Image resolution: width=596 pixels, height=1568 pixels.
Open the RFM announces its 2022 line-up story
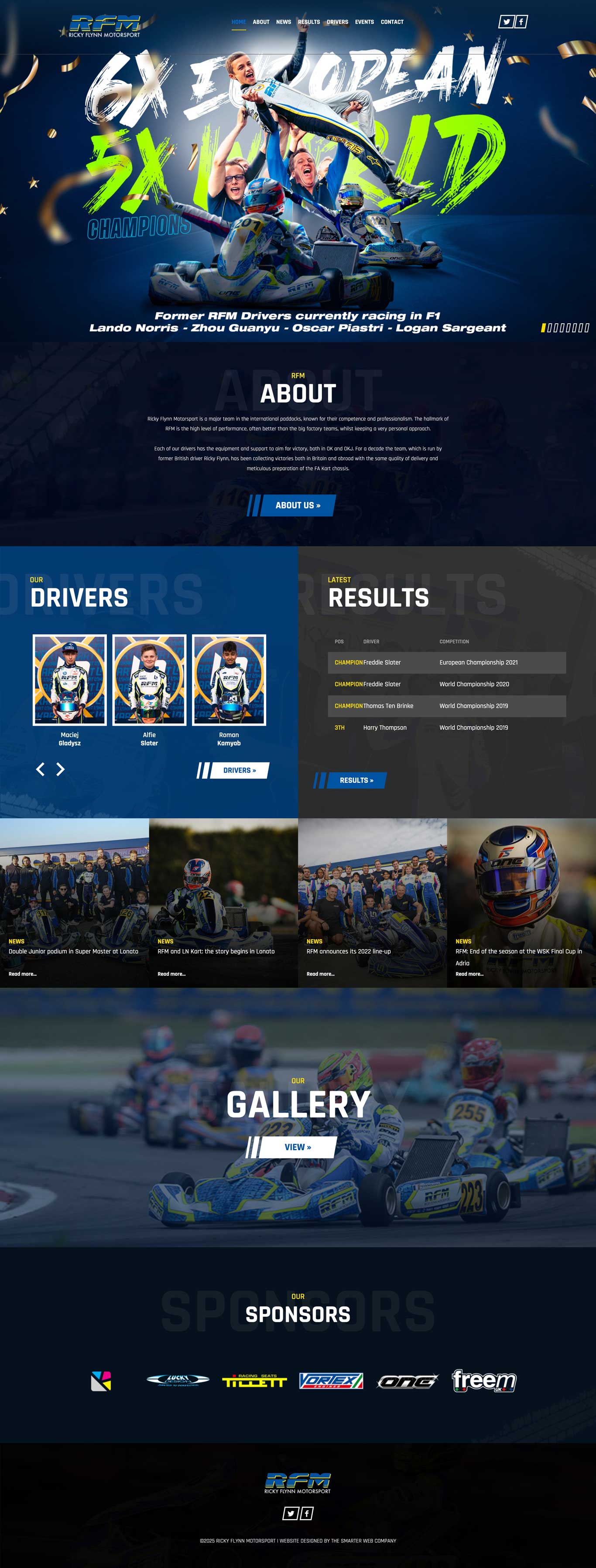(349, 951)
